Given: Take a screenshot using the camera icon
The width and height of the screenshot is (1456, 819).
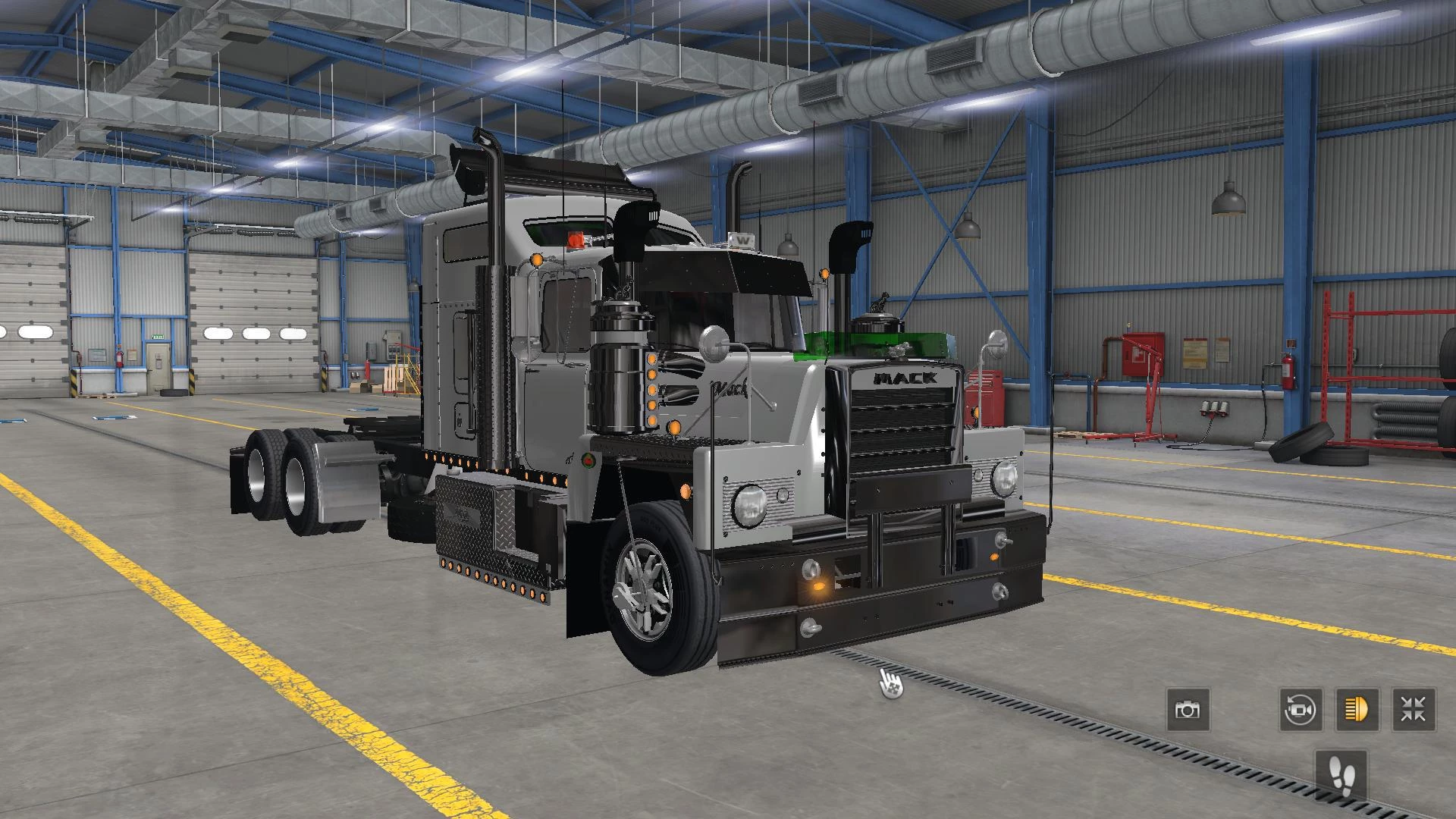Looking at the screenshot, I should click(1188, 711).
